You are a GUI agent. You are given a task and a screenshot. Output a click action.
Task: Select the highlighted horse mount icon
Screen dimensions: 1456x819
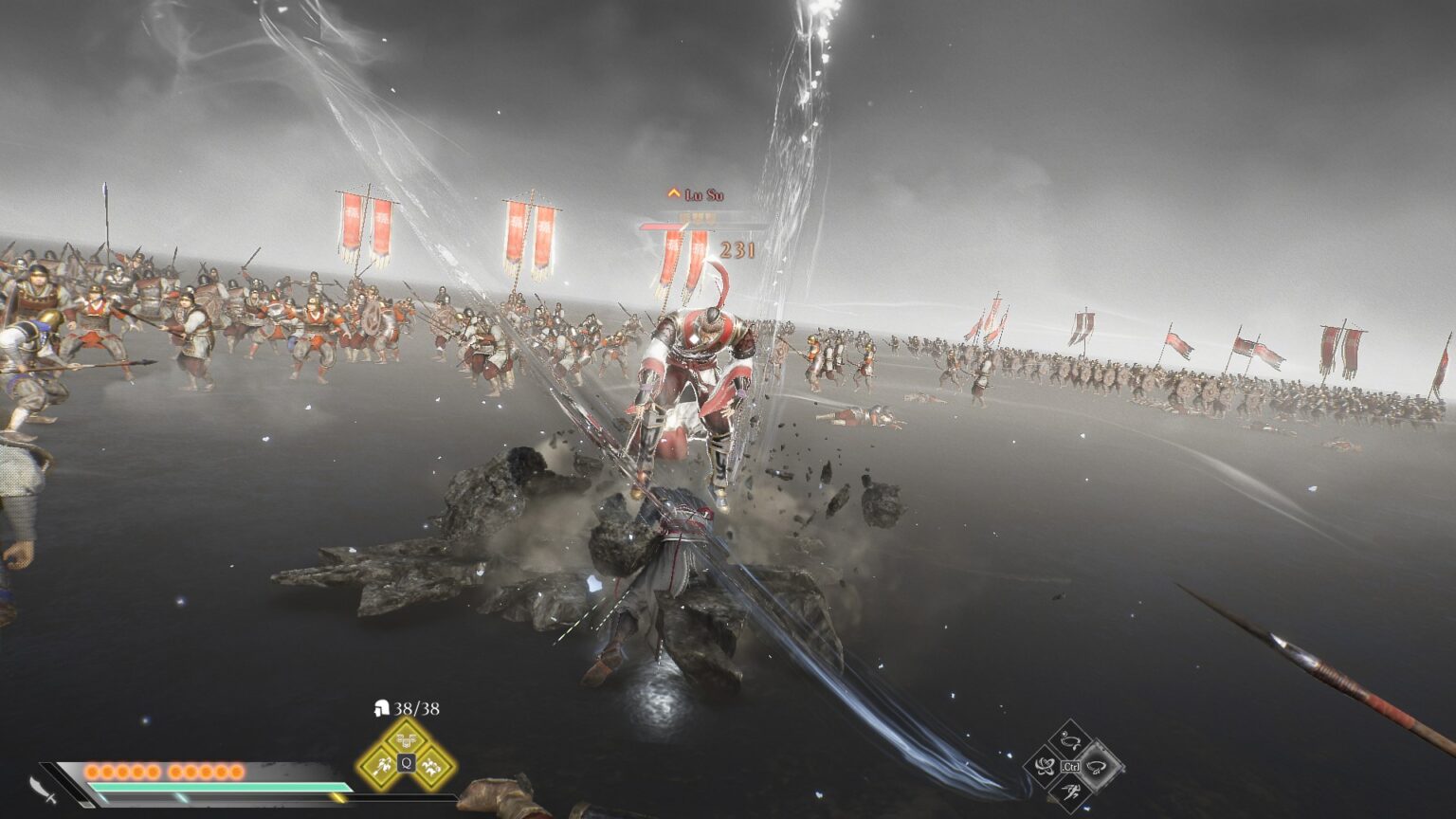(1095, 766)
